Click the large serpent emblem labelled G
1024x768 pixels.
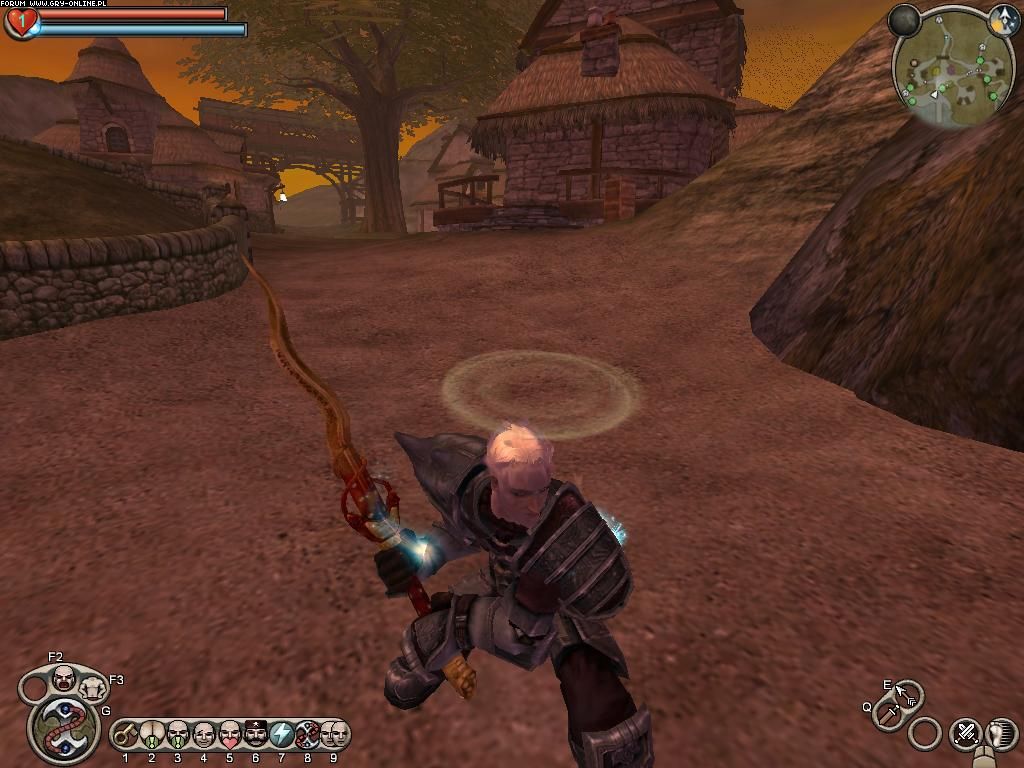coord(63,730)
